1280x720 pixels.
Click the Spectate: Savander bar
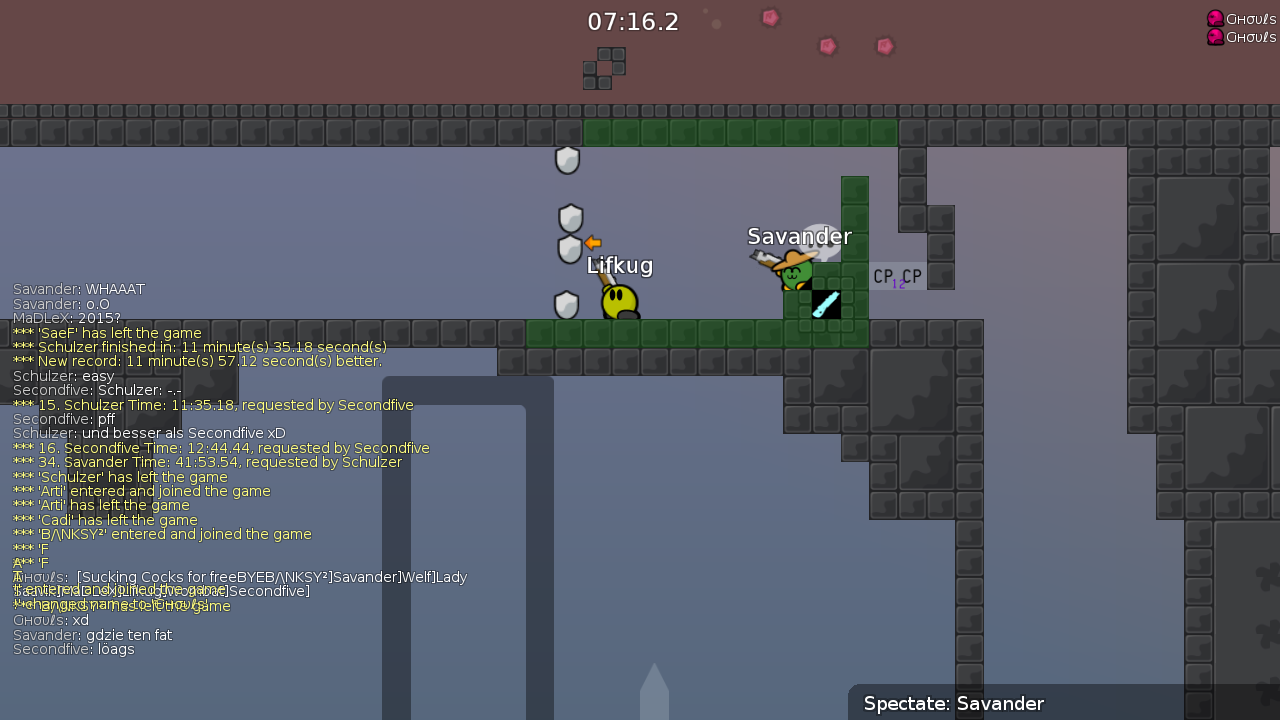click(952, 704)
